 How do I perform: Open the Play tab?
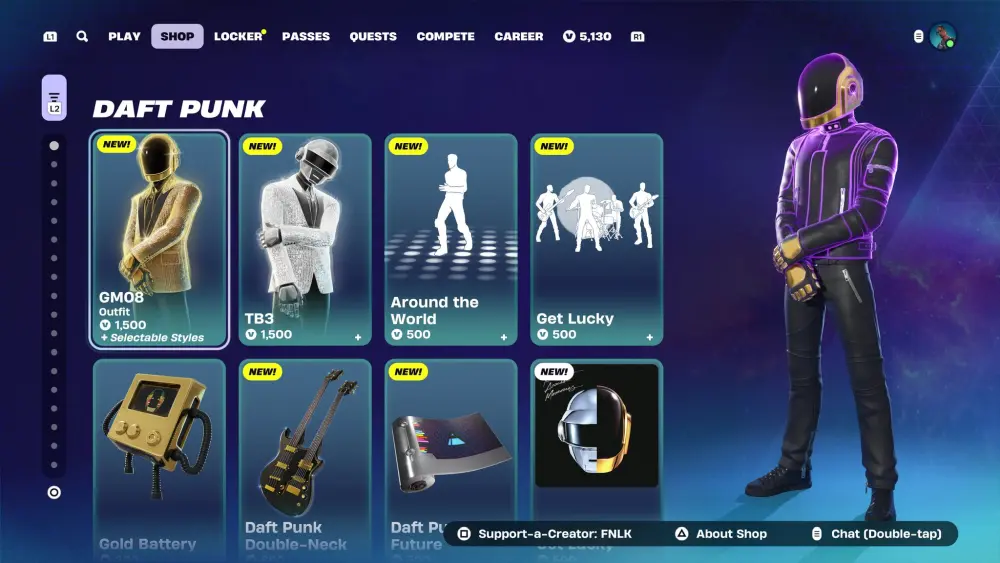point(124,36)
